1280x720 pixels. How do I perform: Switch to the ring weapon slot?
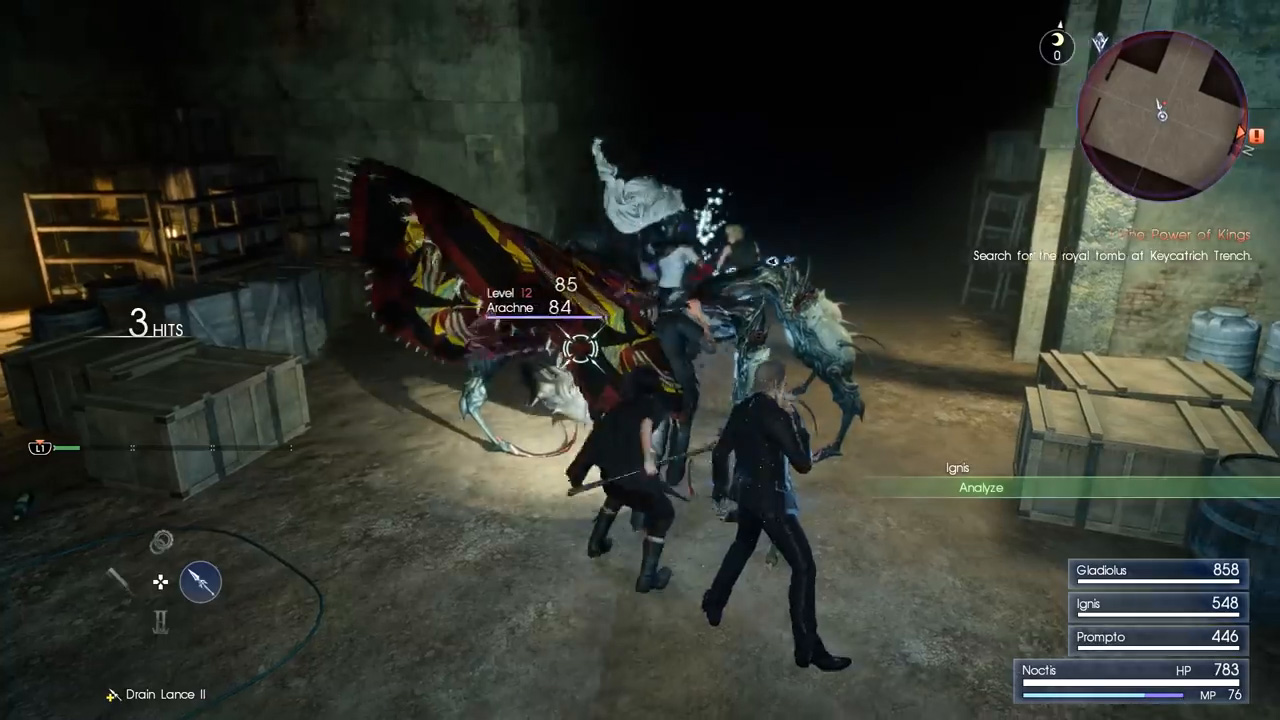[161, 542]
